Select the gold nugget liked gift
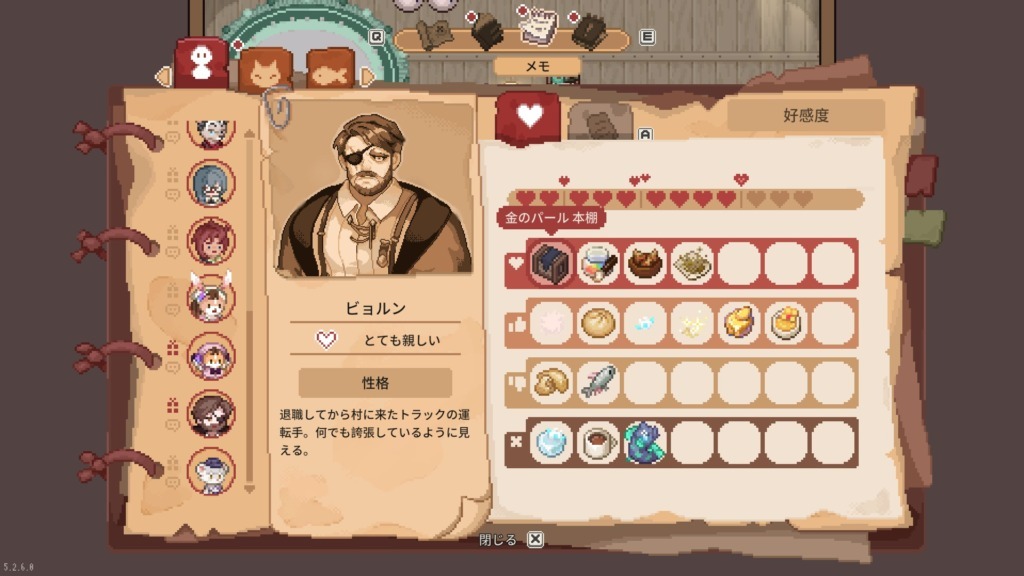Screen dimensions: 1024x576 click(x=739, y=323)
